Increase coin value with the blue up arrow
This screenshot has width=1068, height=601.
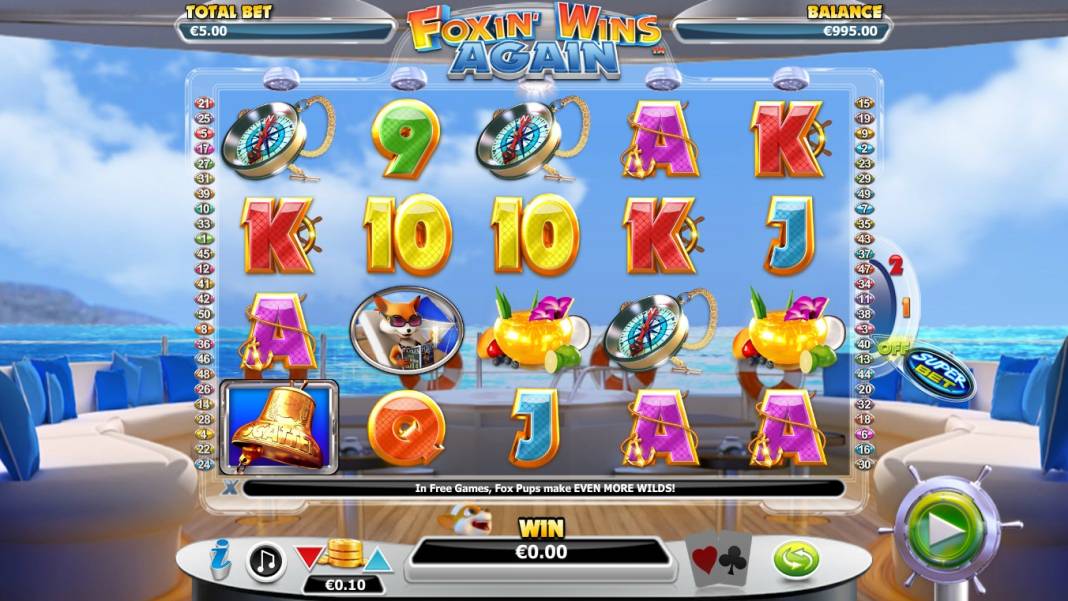tap(377, 559)
